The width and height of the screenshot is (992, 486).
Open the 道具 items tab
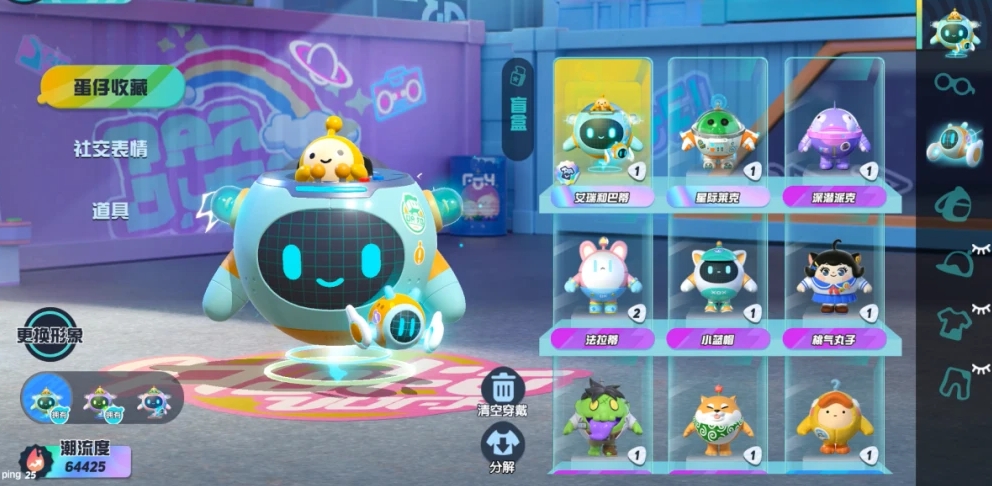click(111, 210)
